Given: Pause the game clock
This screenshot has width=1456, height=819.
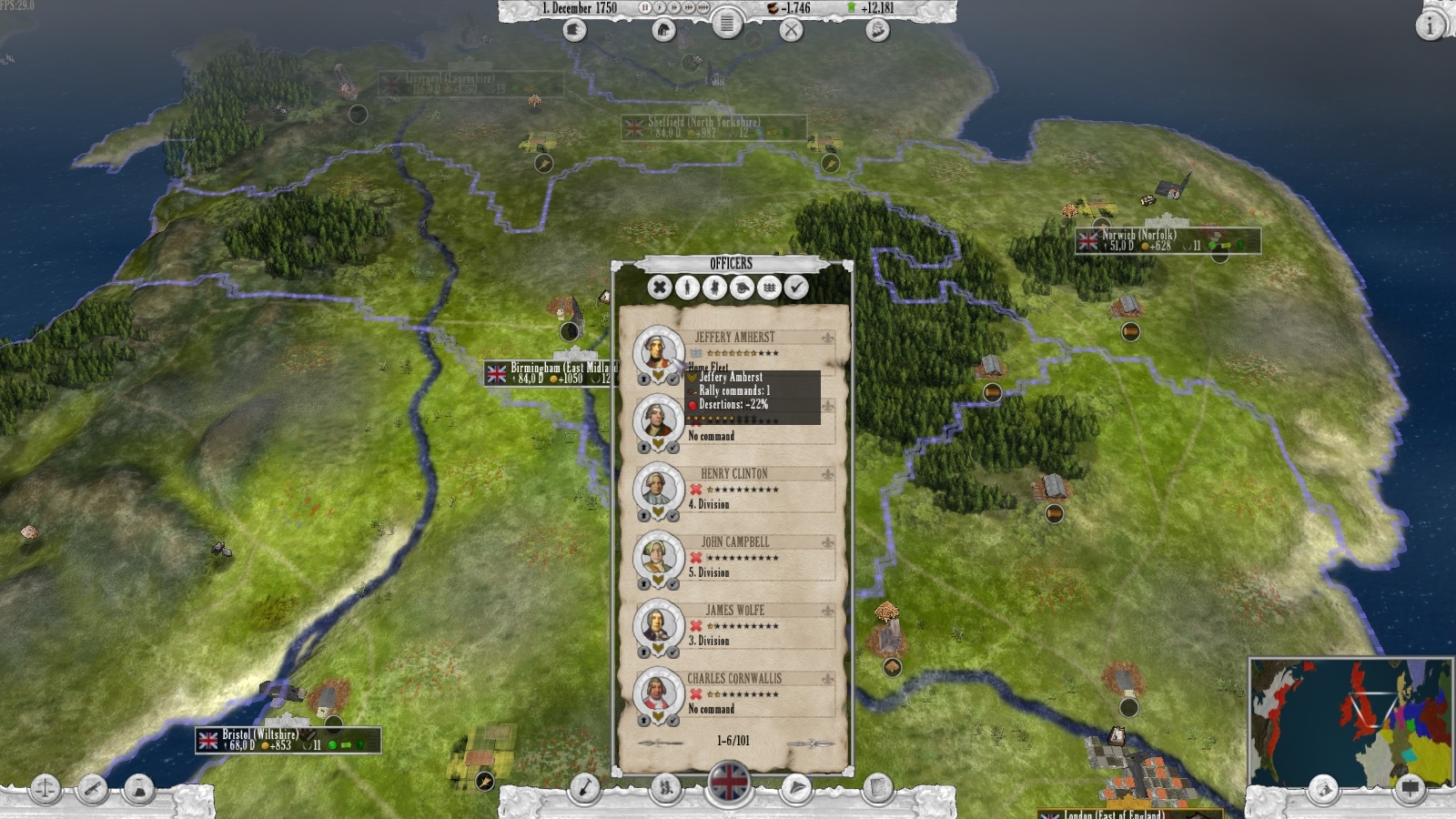Looking at the screenshot, I should (x=645, y=8).
